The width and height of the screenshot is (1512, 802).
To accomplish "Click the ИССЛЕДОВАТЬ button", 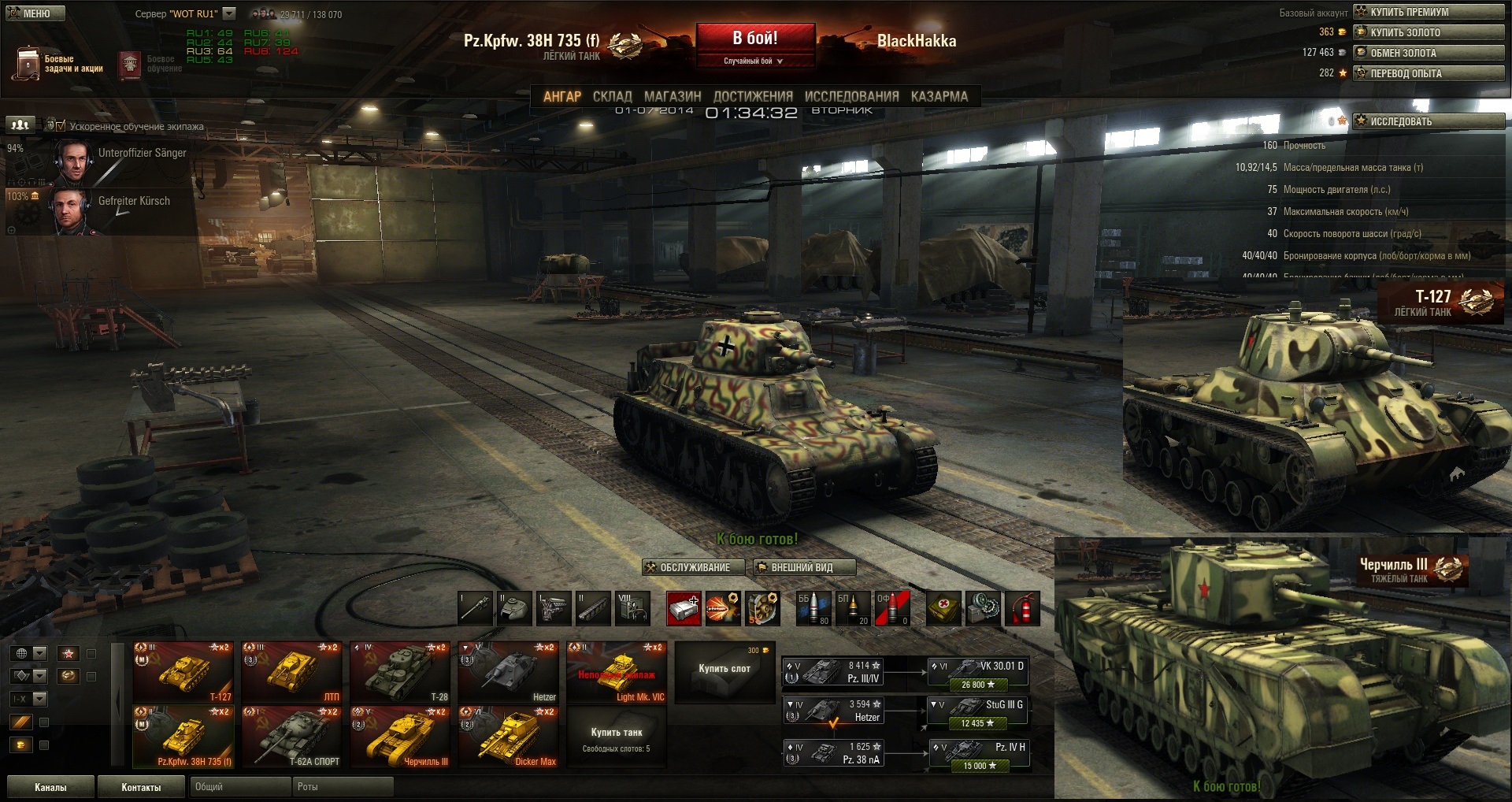I will click(x=1429, y=121).
